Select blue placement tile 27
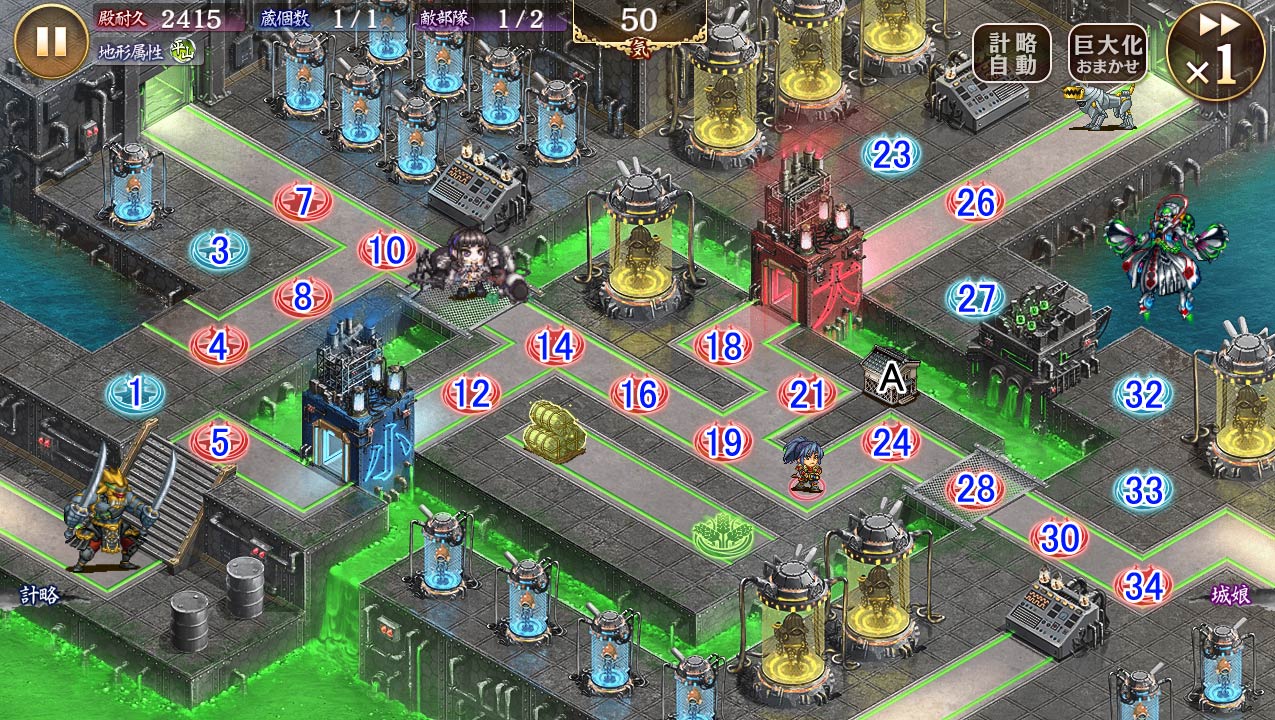 [x=975, y=298]
